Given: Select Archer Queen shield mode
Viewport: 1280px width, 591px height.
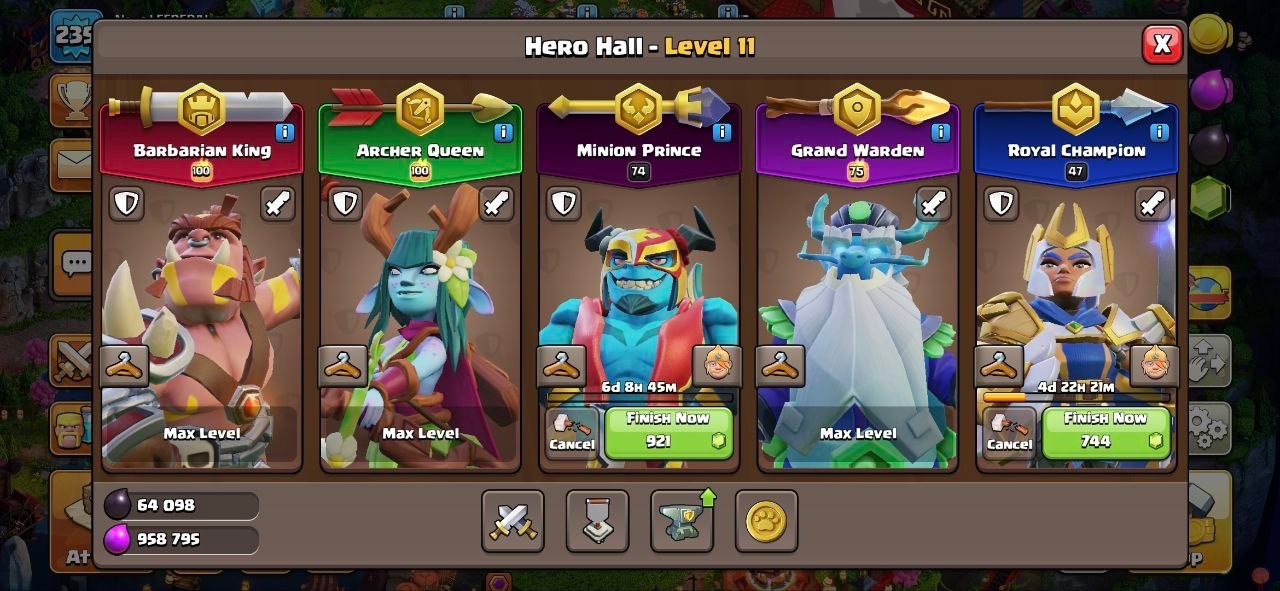Looking at the screenshot, I should pos(345,203).
